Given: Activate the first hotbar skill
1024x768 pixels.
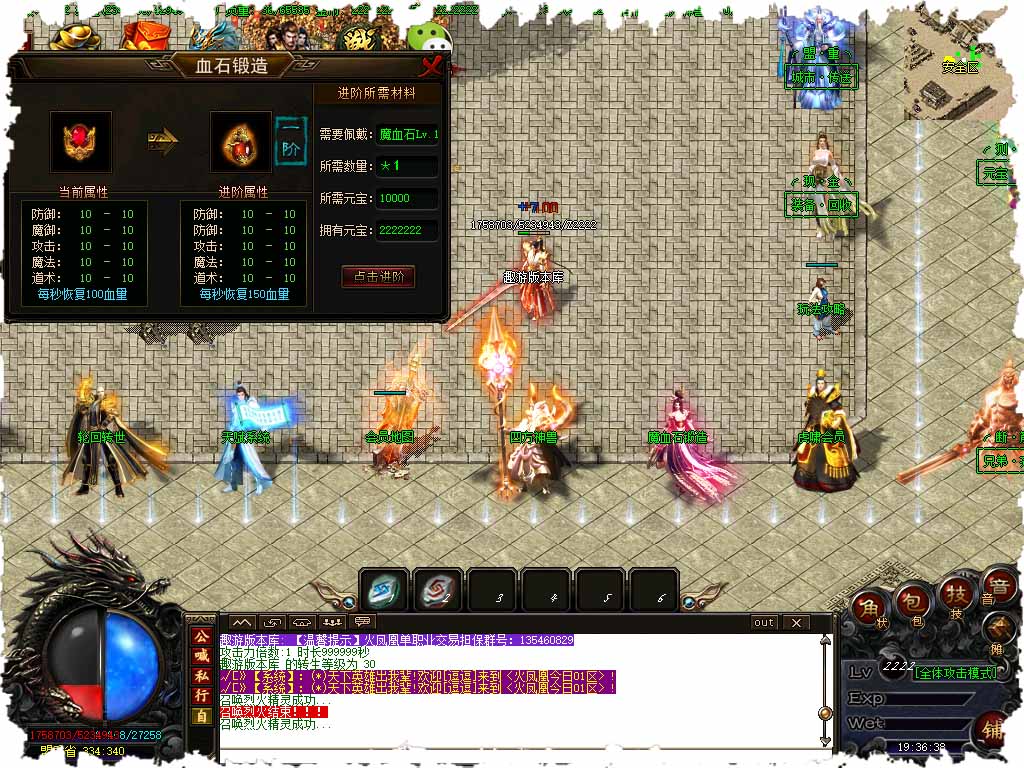Looking at the screenshot, I should (x=384, y=591).
